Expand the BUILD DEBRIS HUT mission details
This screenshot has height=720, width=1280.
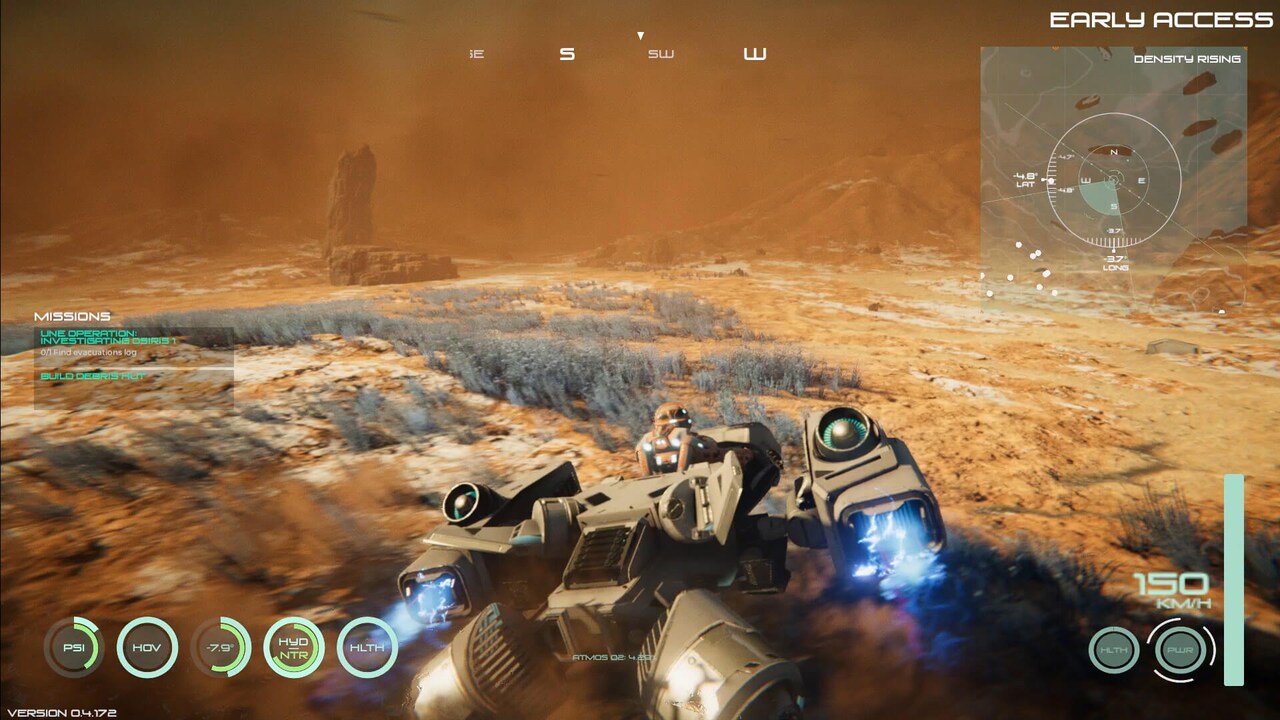point(92,375)
